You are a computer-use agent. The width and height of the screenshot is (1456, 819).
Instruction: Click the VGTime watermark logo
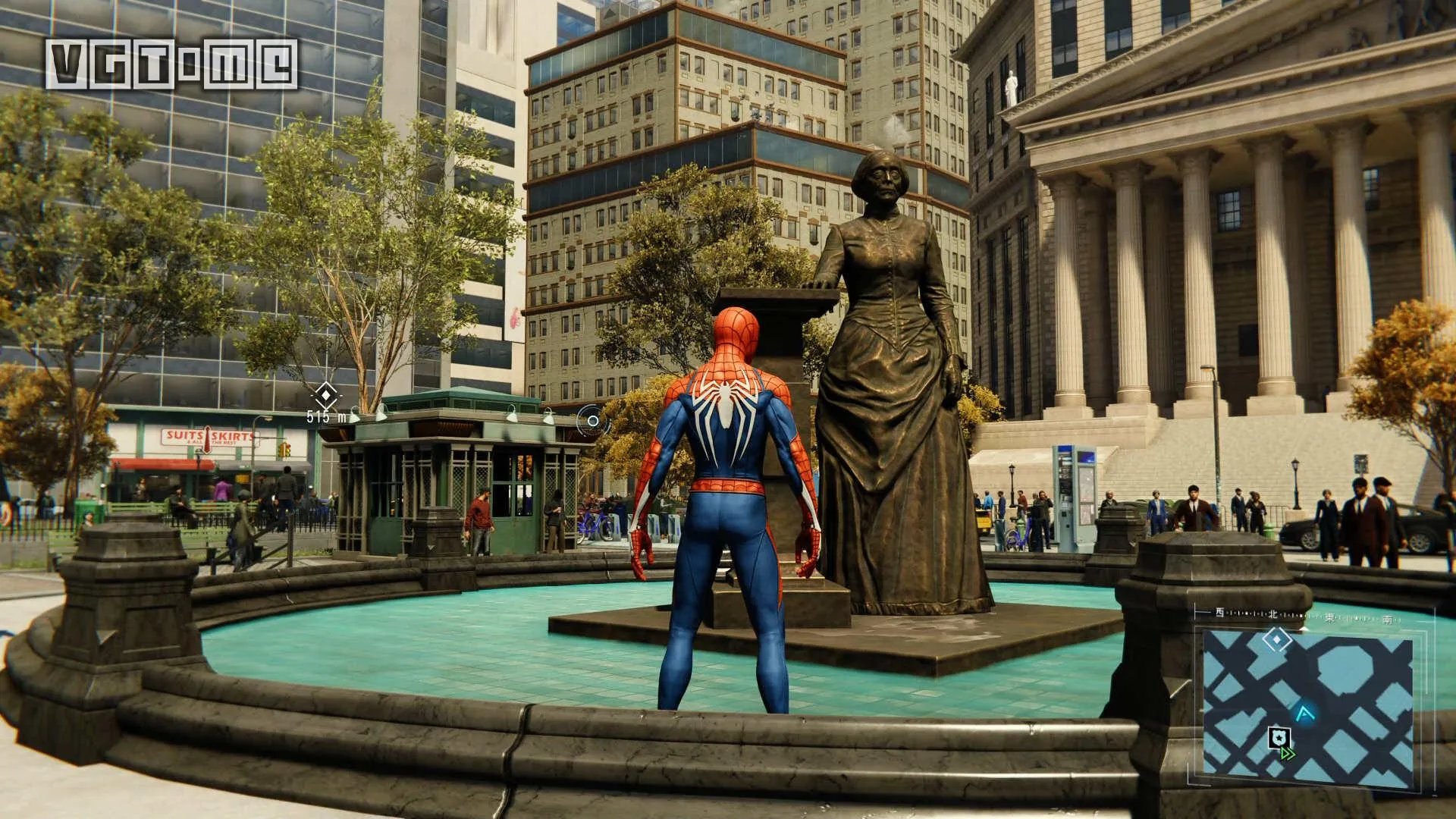point(171,64)
